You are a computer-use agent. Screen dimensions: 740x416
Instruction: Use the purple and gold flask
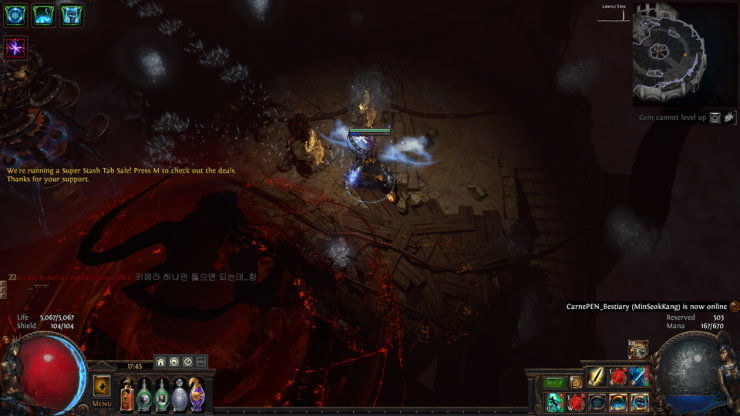196,394
